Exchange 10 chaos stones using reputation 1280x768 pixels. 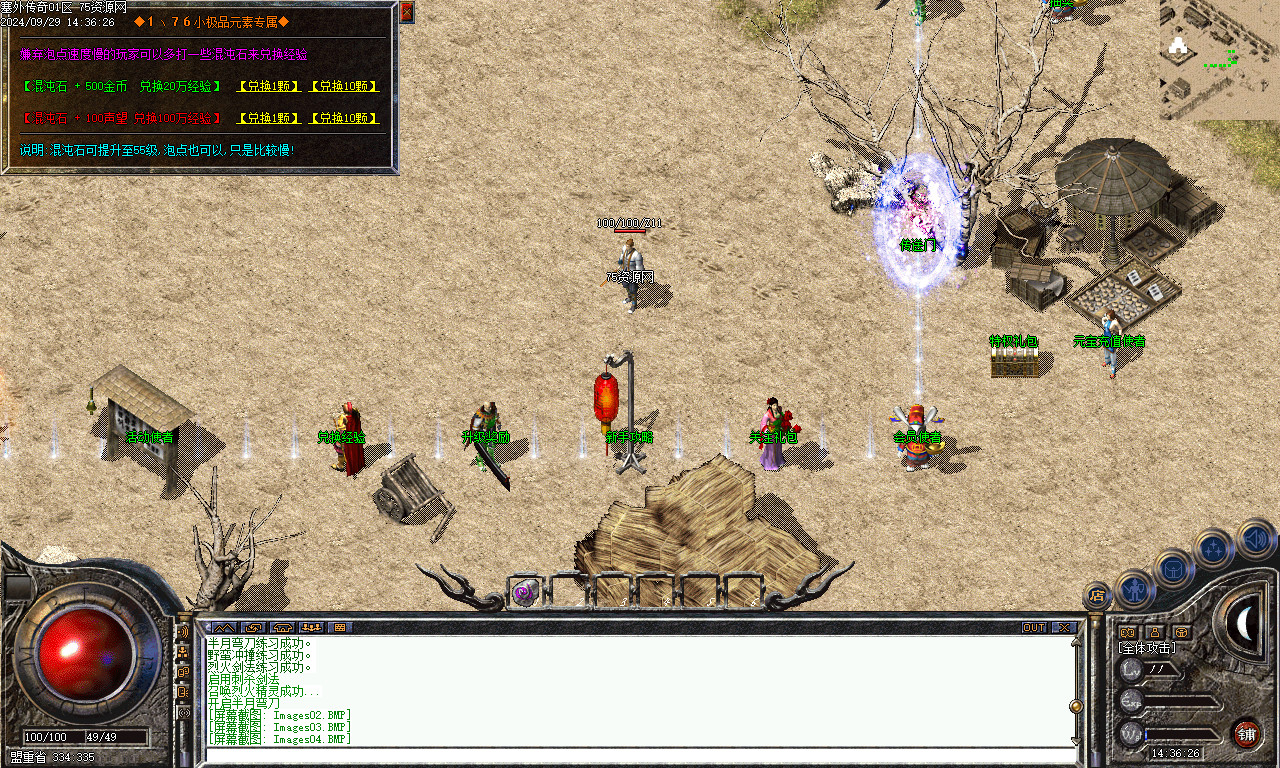pyautogui.click(x=344, y=118)
